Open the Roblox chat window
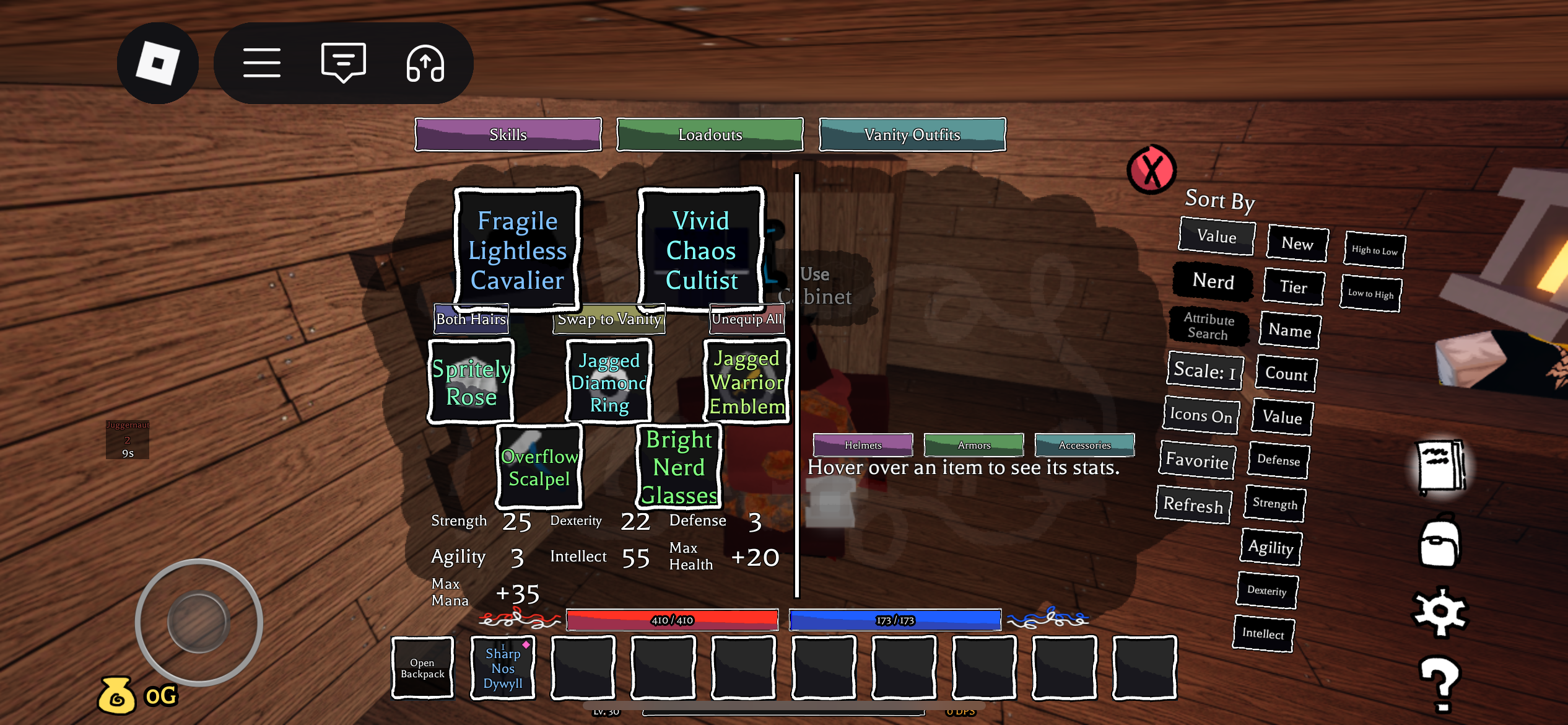 (x=343, y=63)
